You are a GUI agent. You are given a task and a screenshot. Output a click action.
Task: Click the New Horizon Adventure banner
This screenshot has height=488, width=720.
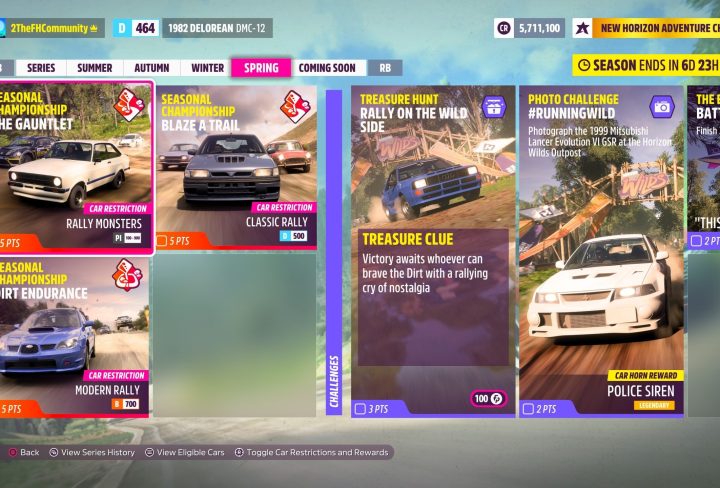click(655, 28)
